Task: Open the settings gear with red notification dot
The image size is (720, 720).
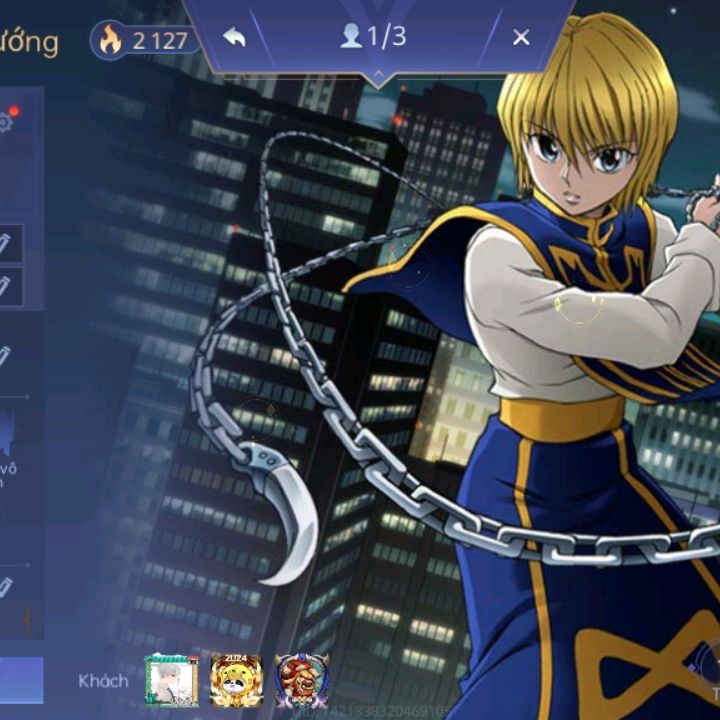Action: (5, 122)
